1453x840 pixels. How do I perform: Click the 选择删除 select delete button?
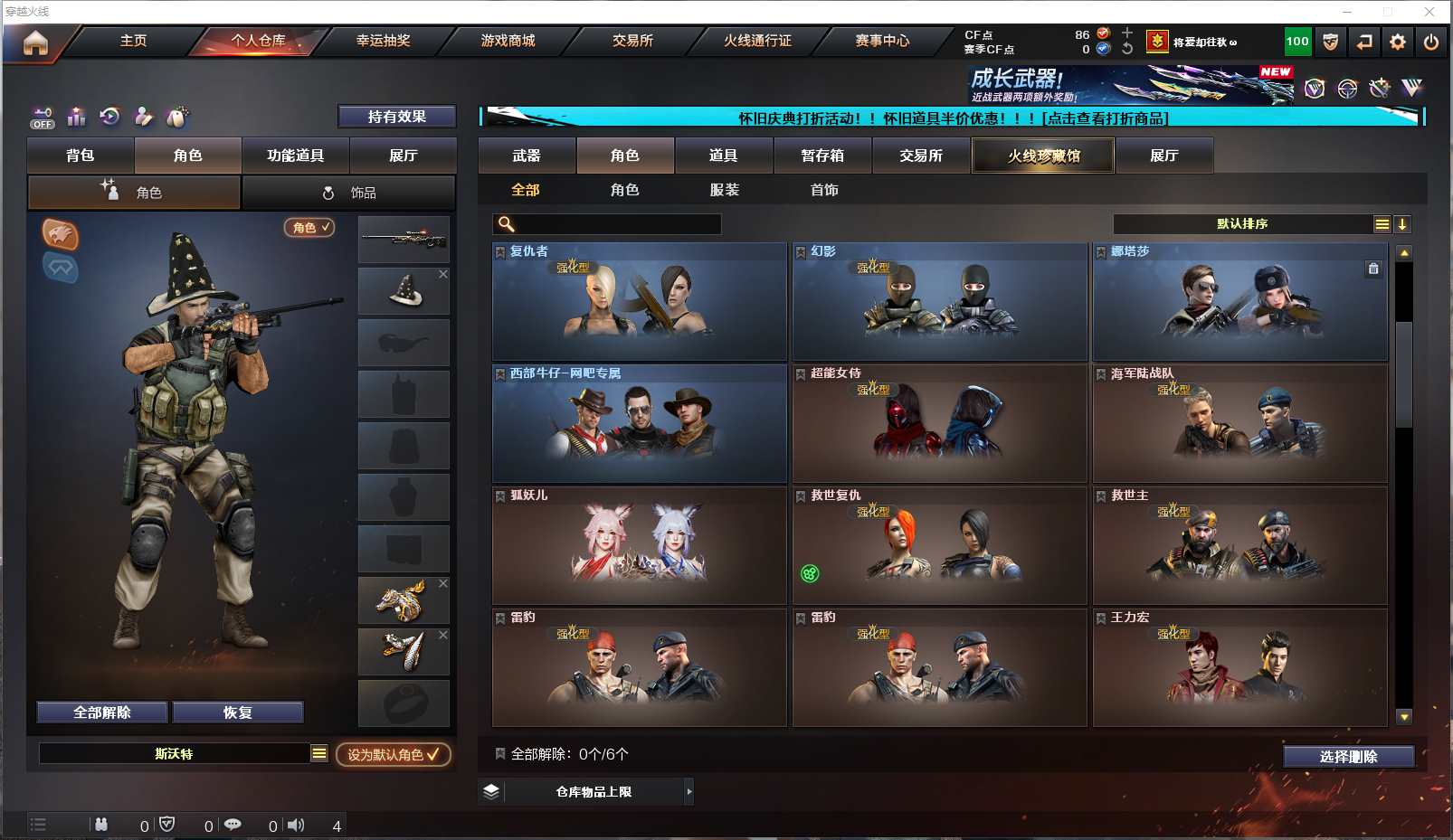(1348, 757)
